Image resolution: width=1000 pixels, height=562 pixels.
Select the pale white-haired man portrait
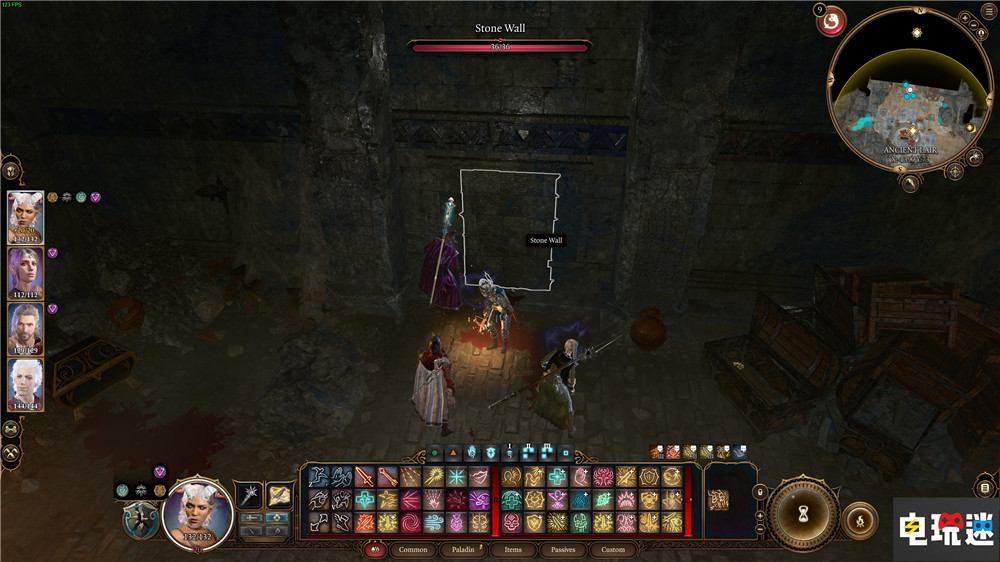[x=26, y=384]
